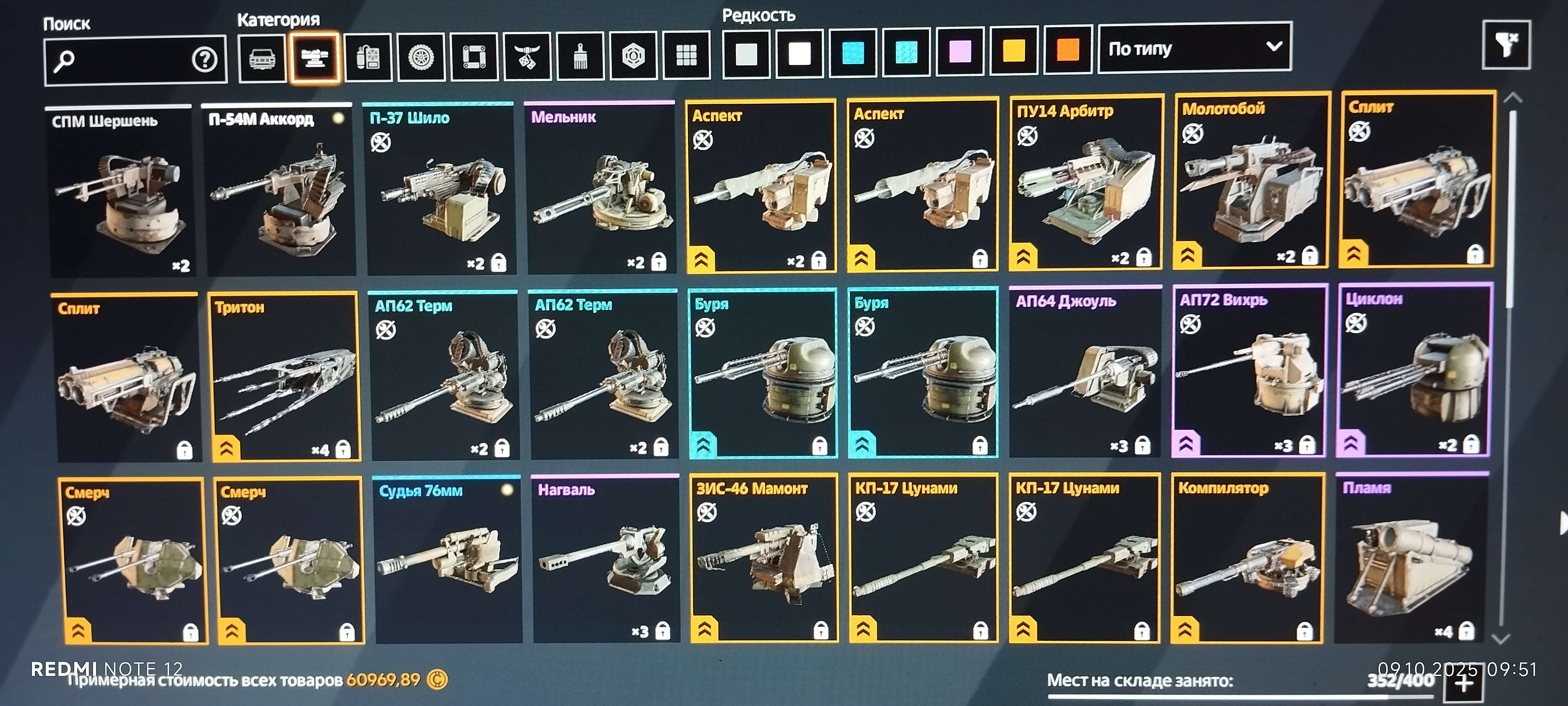1568x706 pixels.
Task: Select the Циклон autocannon slot
Action: coord(1414,370)
